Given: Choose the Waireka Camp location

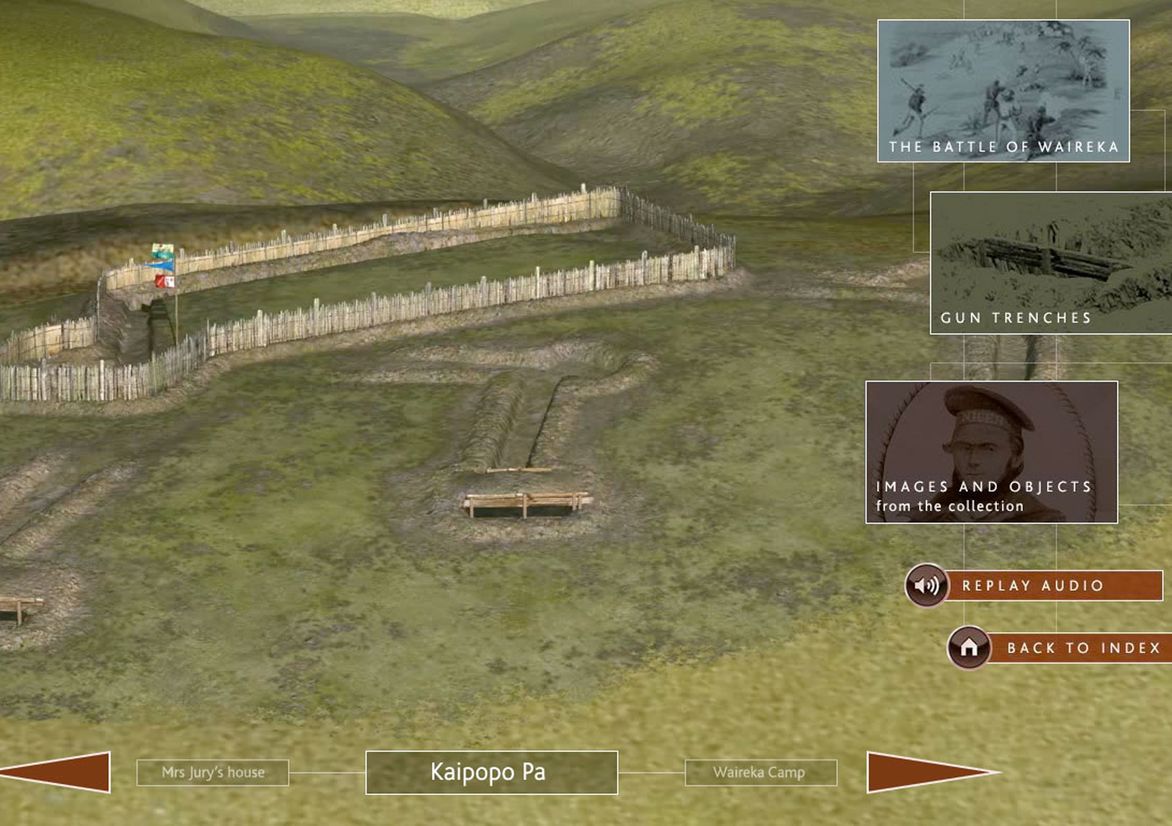Looking at the screenshot, I should click(x=760, y=772).
